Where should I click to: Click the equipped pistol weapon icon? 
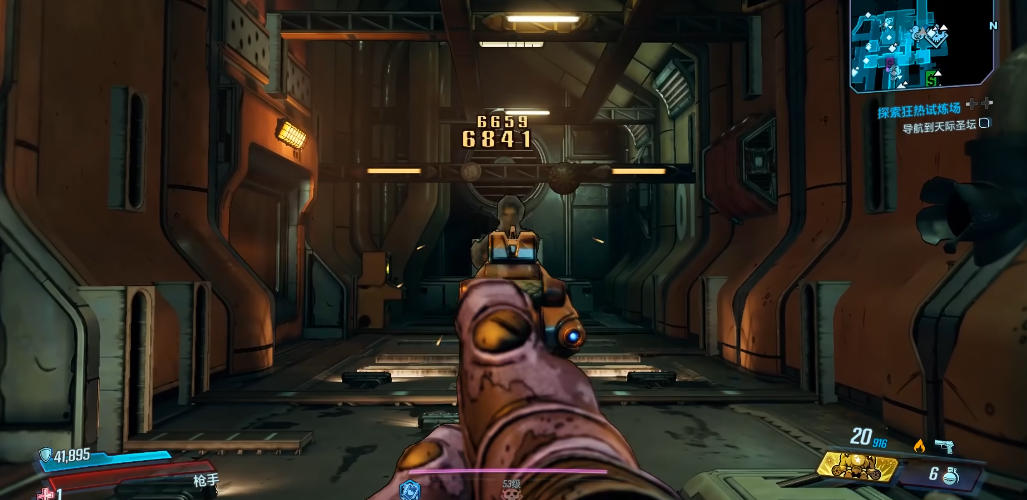(945, 445)
